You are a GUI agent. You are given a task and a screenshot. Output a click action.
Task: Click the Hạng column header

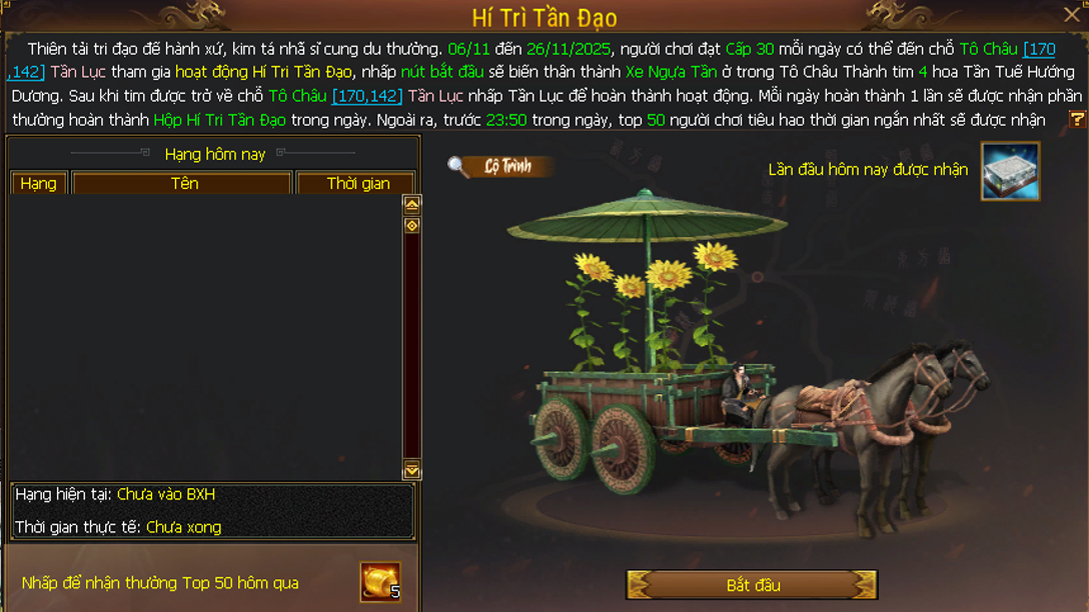(x=39, y=184)
